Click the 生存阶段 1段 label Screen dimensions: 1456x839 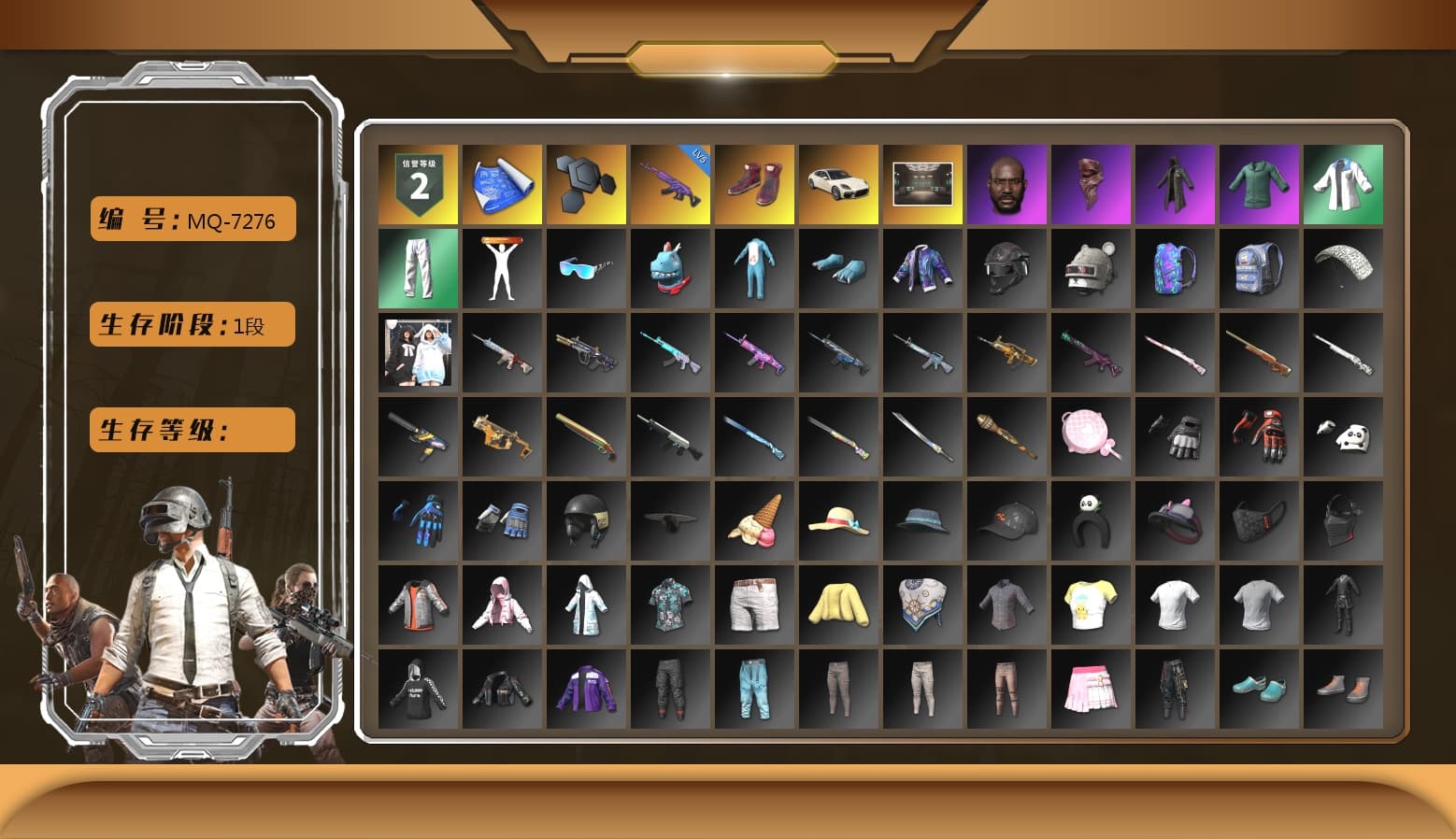pos(192,324)
